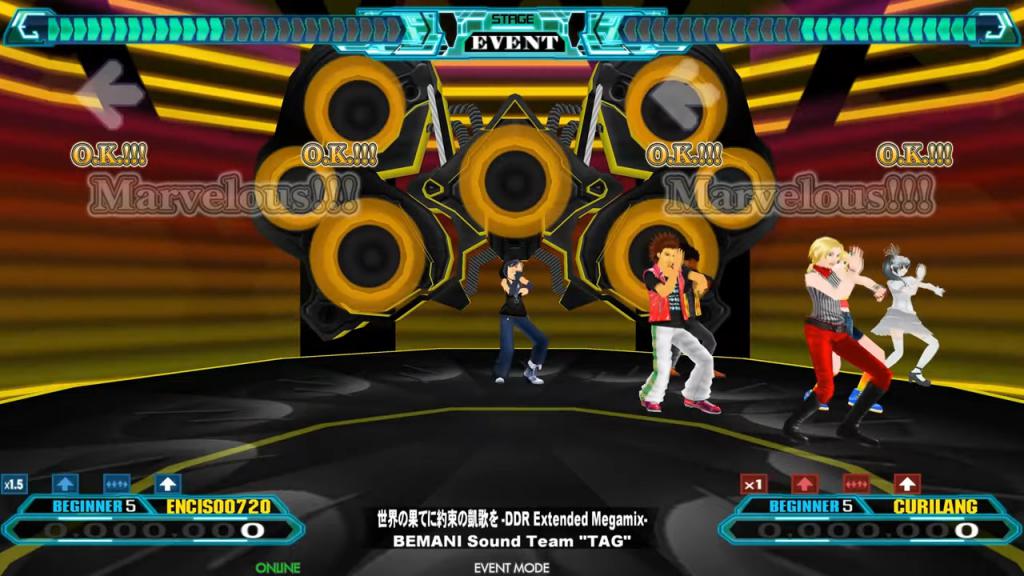
Task: Tap the grey left-arrow step receptor
Action: [112, 93]
